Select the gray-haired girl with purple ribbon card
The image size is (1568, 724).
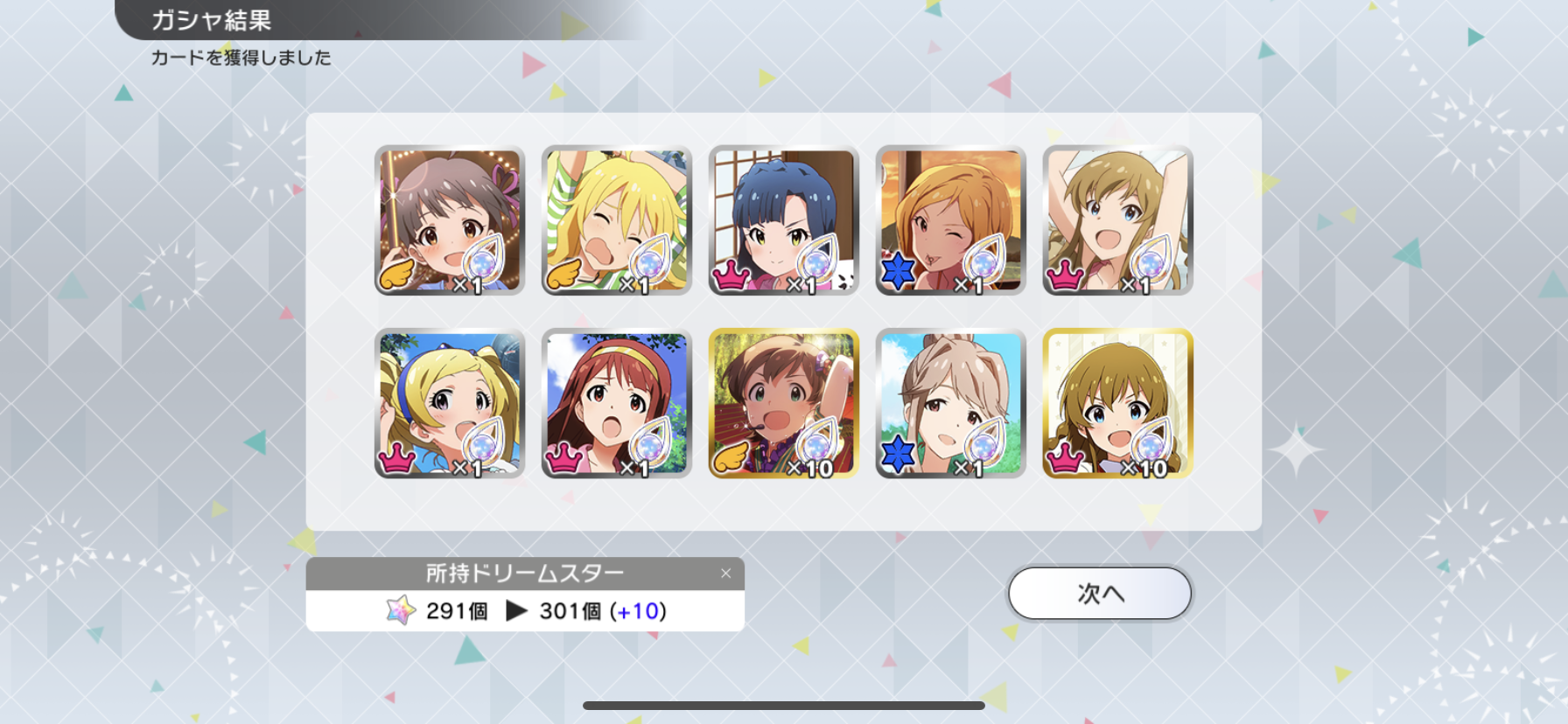click(450, 220)
